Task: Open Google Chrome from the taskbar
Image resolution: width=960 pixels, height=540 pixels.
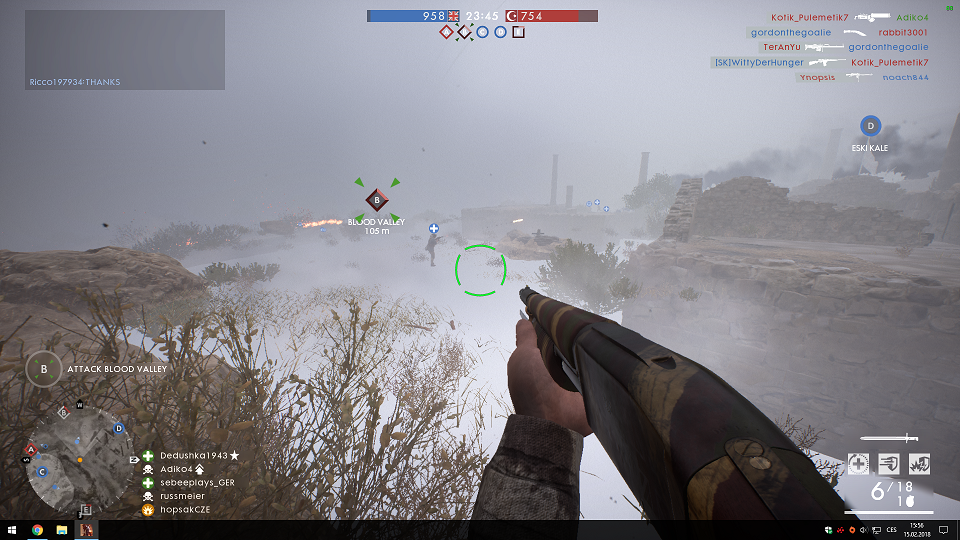Action: click(x=37, y=529)
